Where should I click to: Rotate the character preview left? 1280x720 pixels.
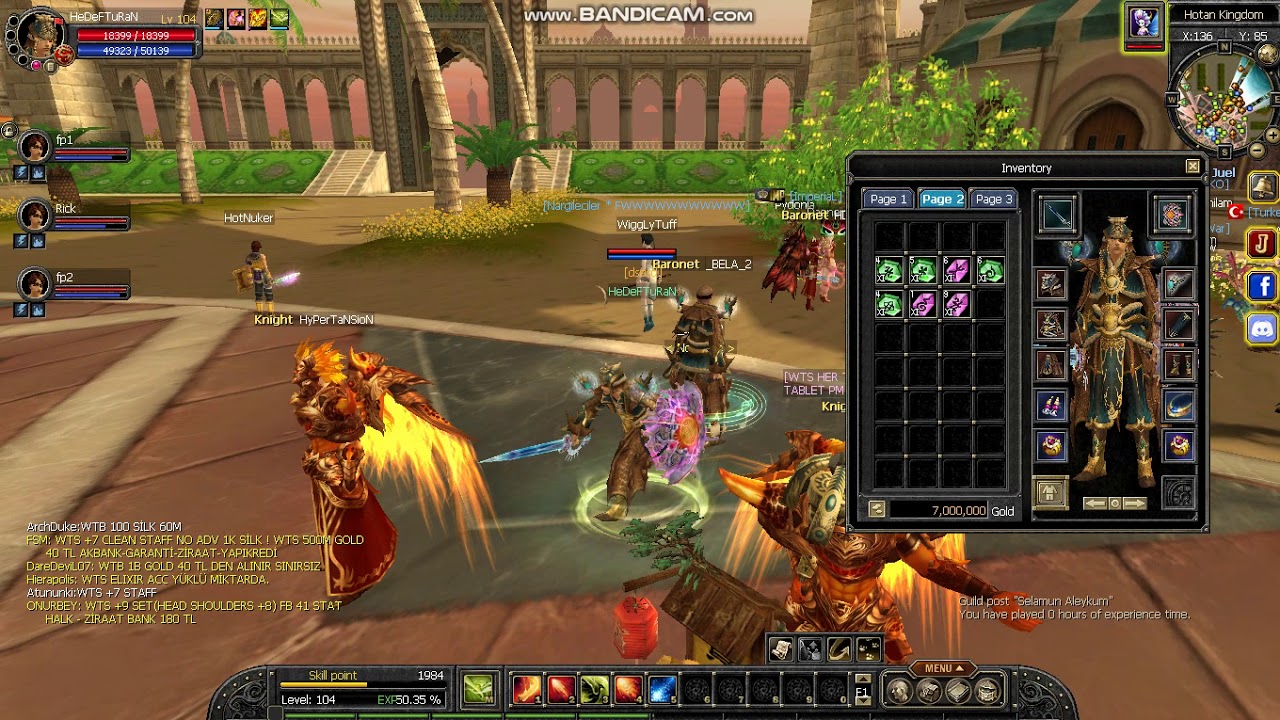tap(1095, 503)
